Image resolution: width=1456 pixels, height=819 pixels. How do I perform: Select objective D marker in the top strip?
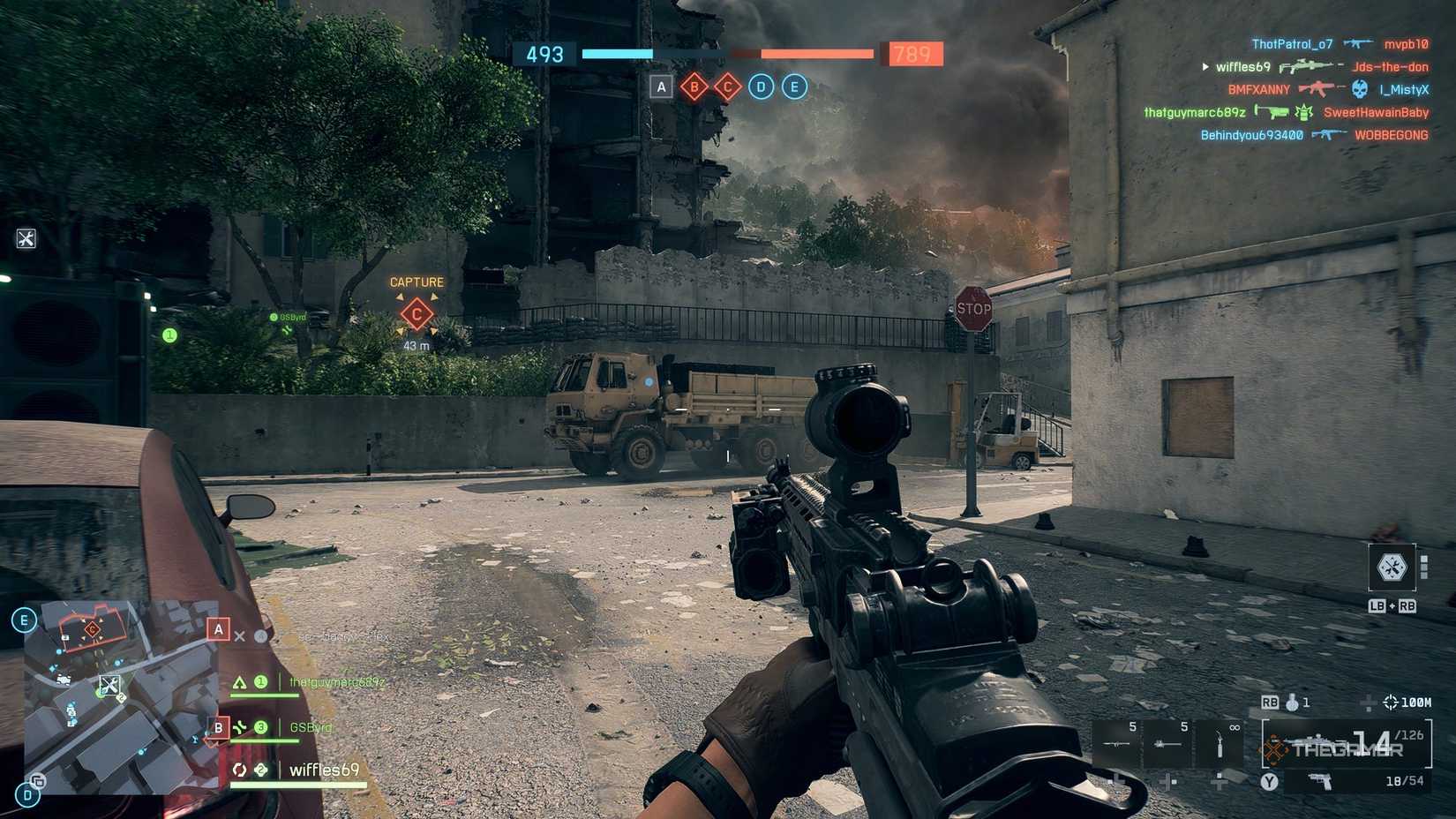tap(760, 86)
